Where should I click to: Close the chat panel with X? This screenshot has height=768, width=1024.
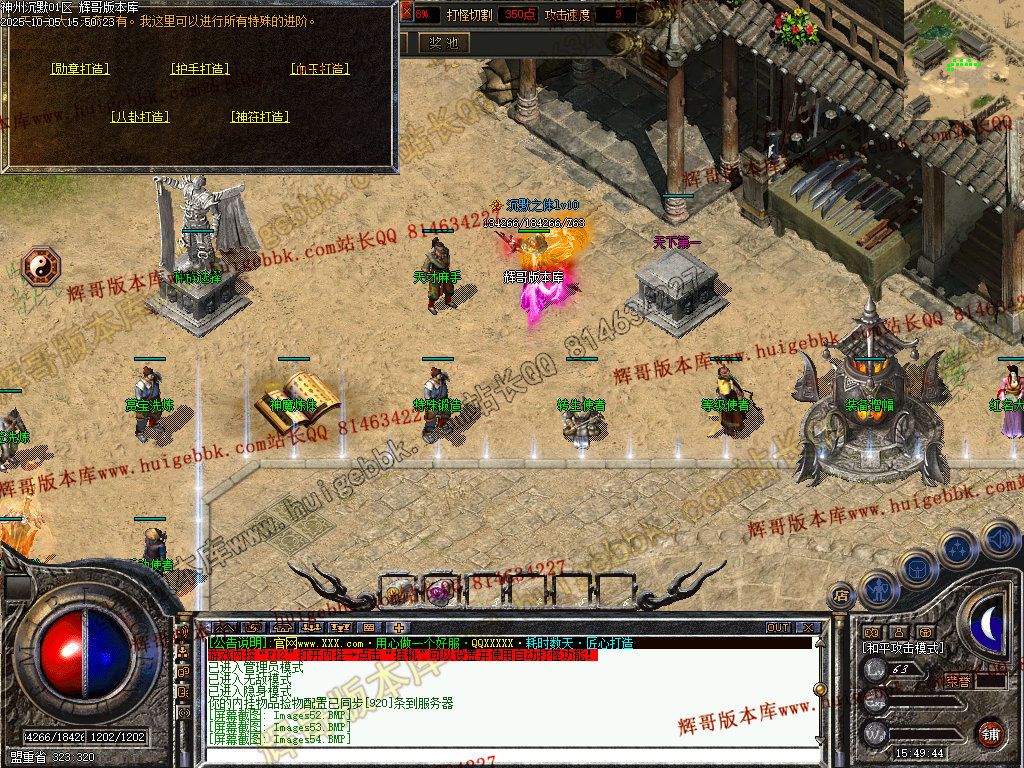807,628
